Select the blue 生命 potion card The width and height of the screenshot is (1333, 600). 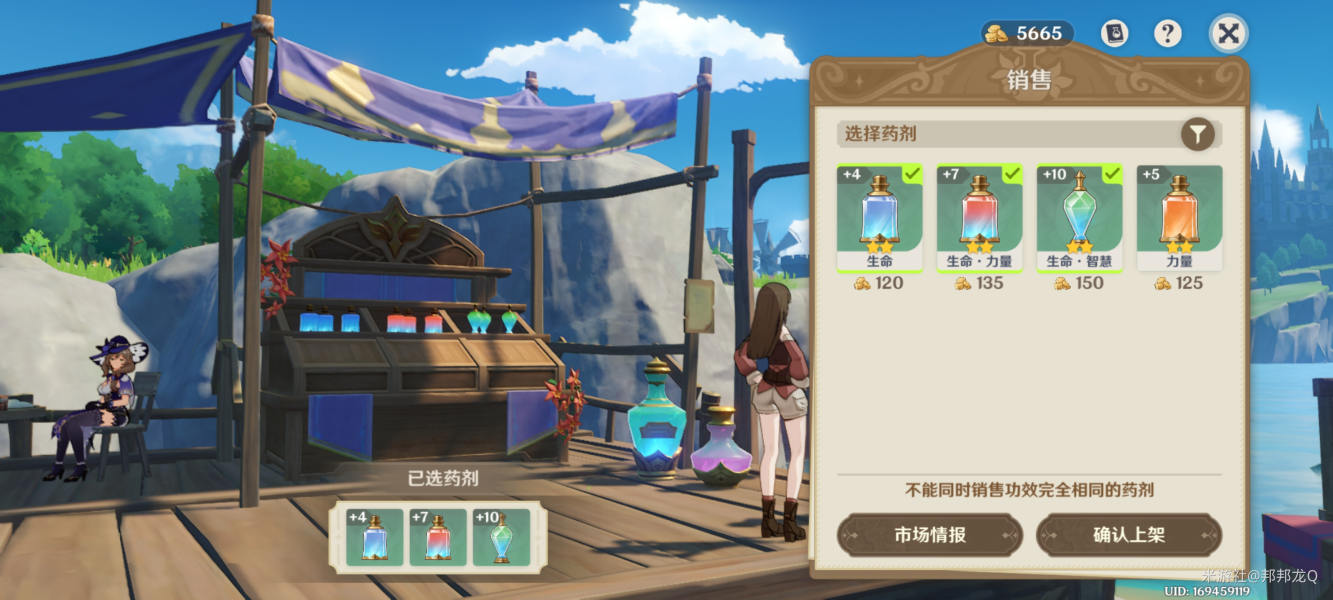coord(880,218)
